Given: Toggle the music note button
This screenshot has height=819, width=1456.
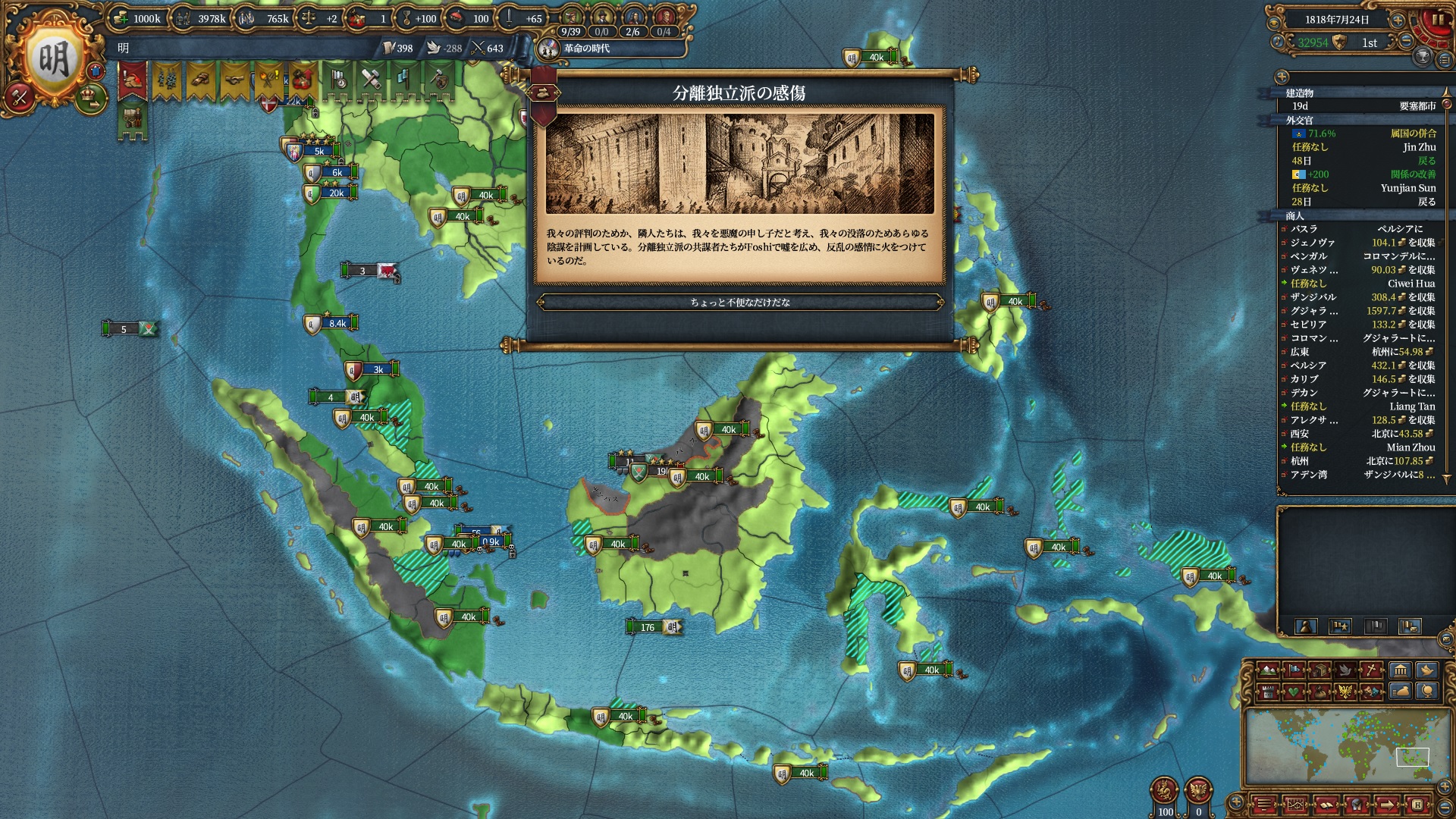Looking at the screenshot, I should (1277, 41).
